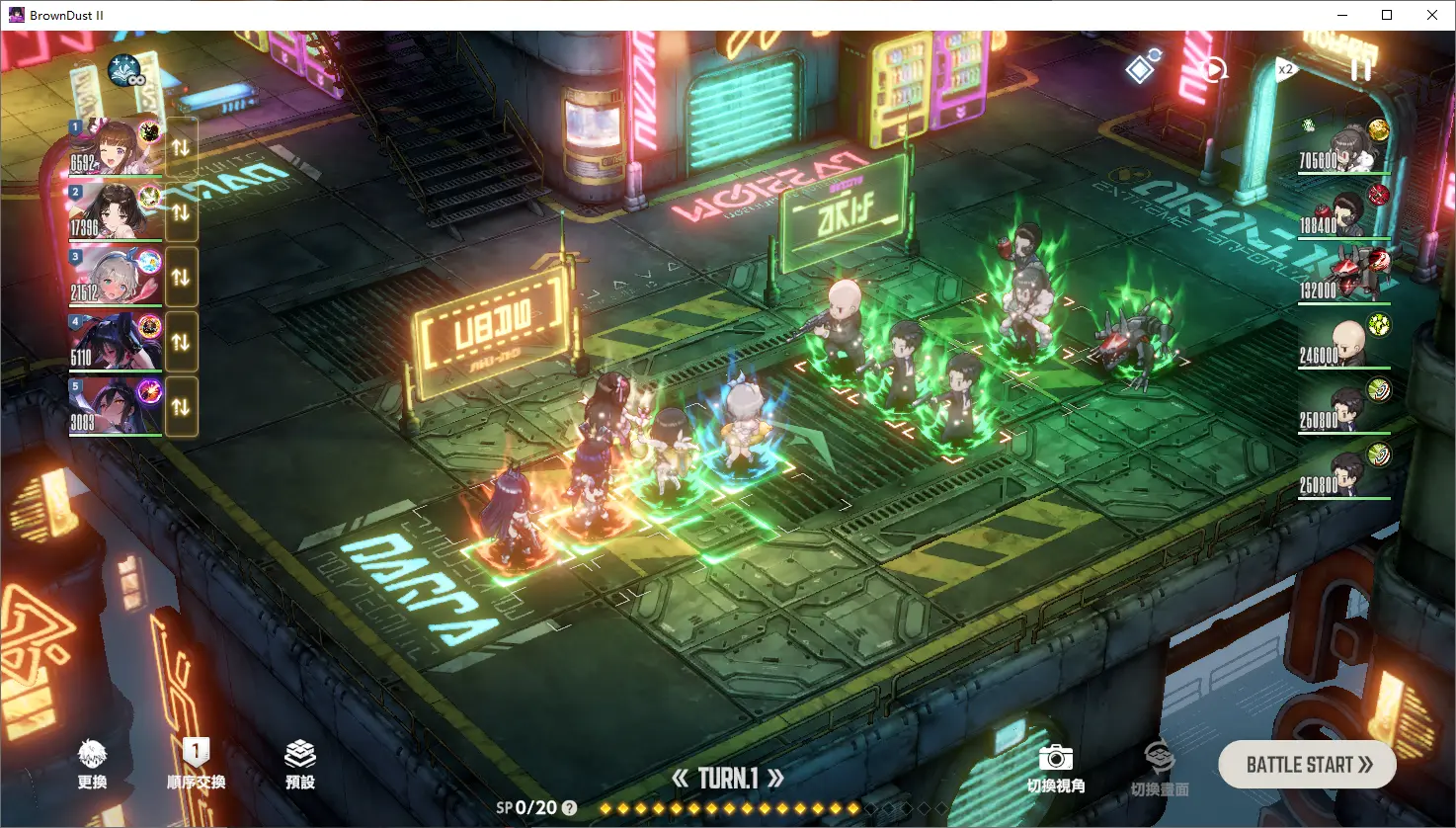
Task: Select party member 2 portrait with 17396 HP
Action: [x=115, y=211]
